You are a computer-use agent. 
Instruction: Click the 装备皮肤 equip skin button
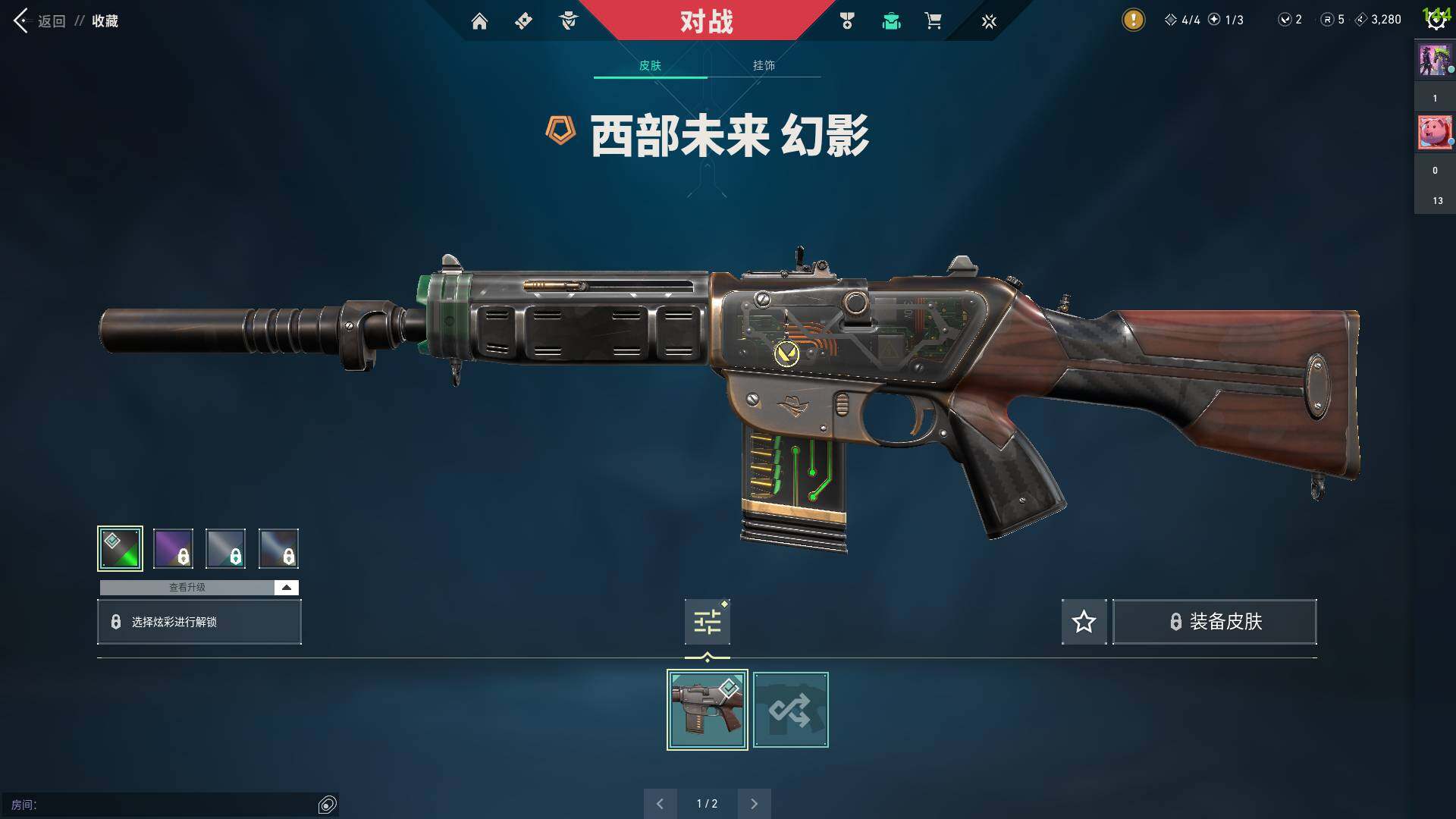tap(1214, 622)
